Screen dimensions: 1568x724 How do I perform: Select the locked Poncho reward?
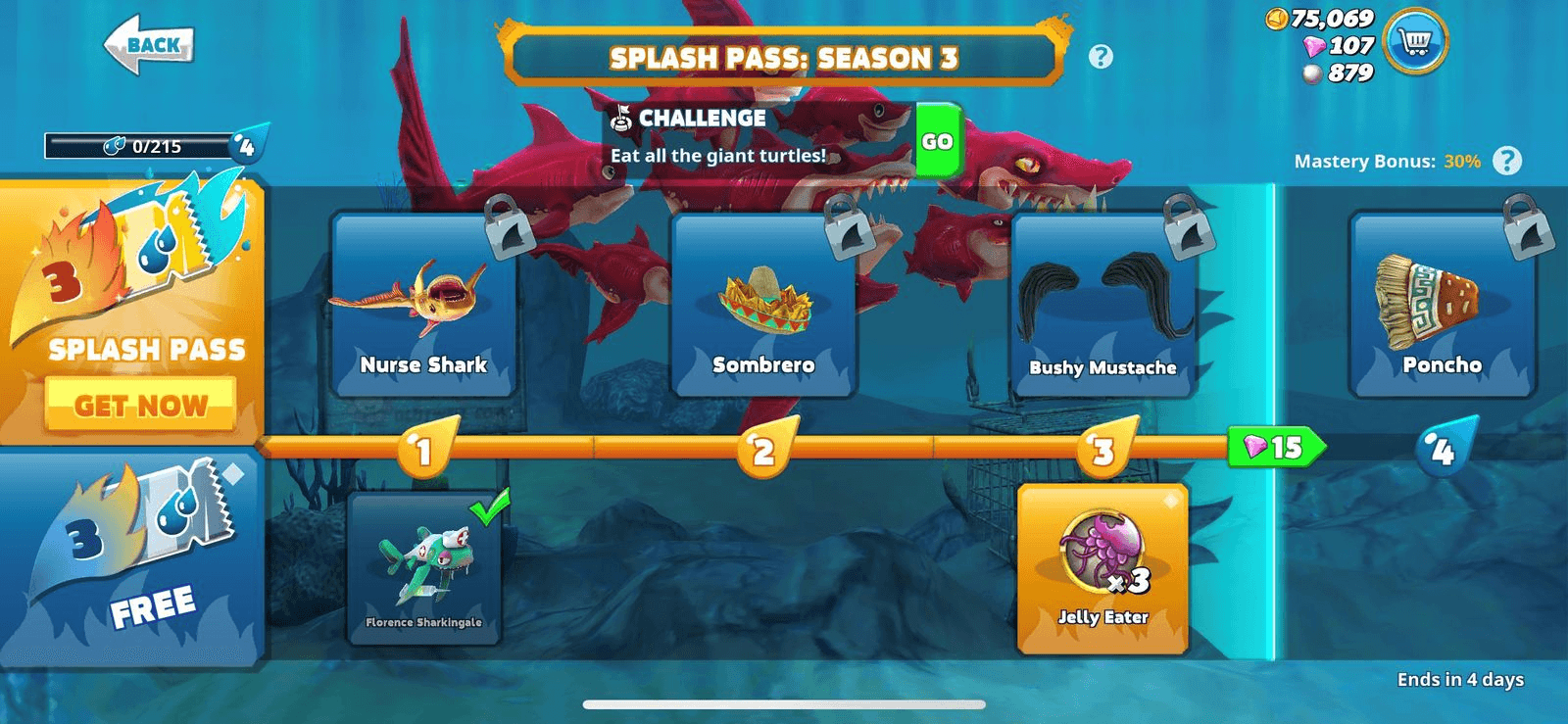pos(1442,306)
